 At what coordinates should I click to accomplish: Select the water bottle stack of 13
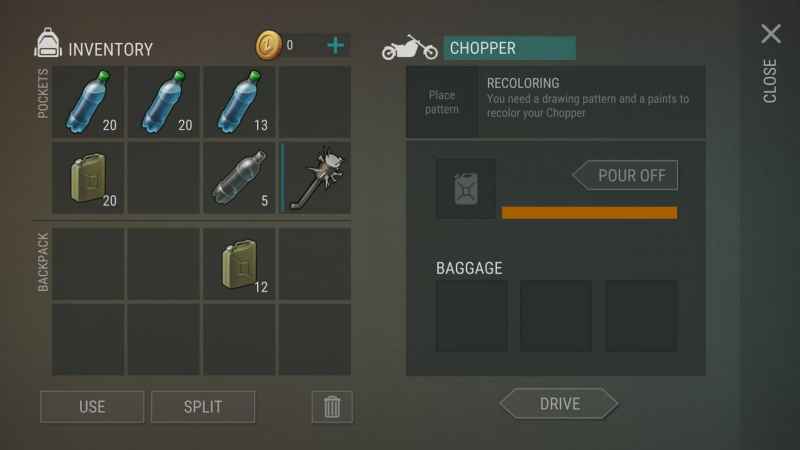tap(240, 102)
